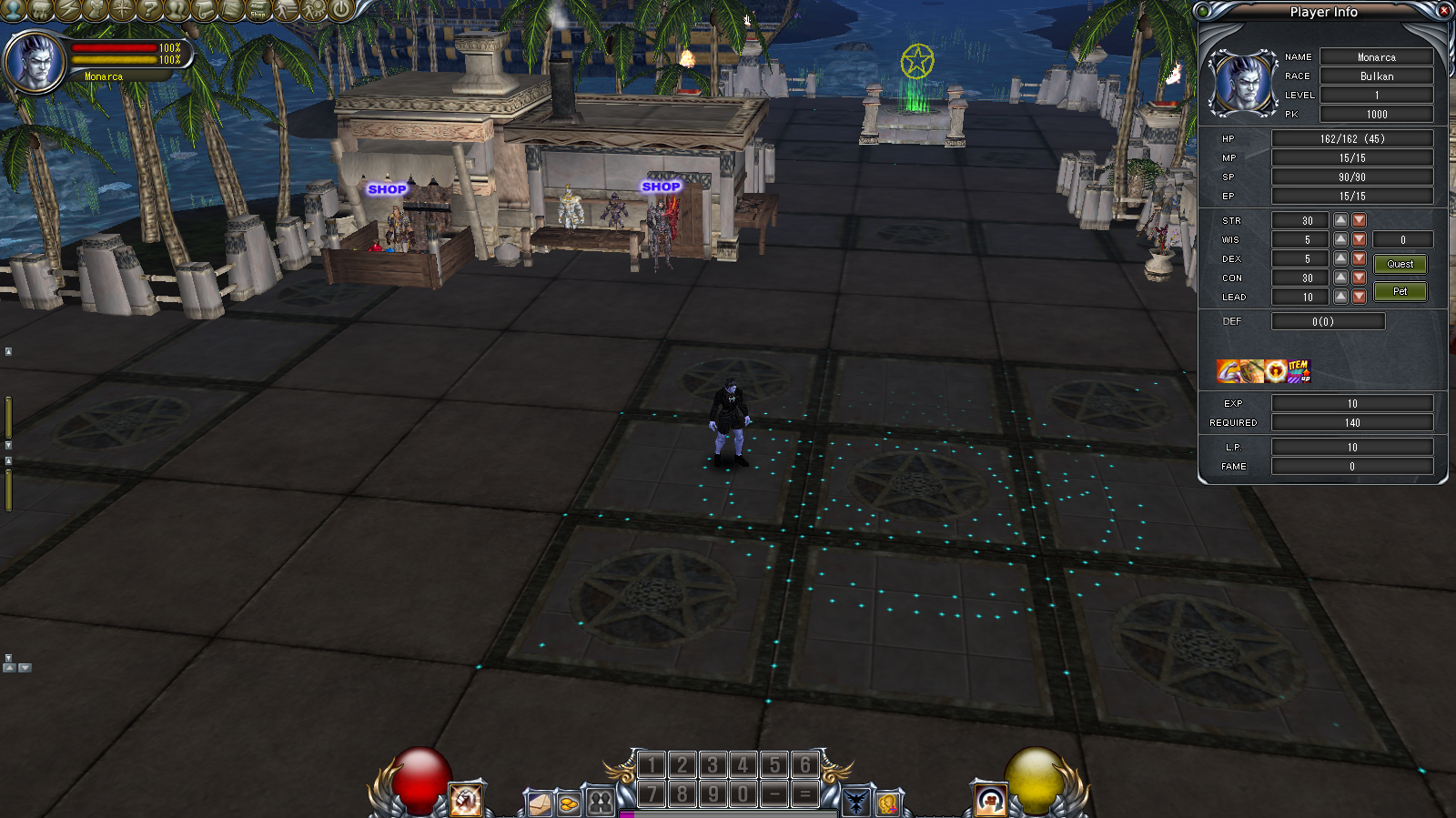Increase STR with its up arrow

(x=1340, y=220)
